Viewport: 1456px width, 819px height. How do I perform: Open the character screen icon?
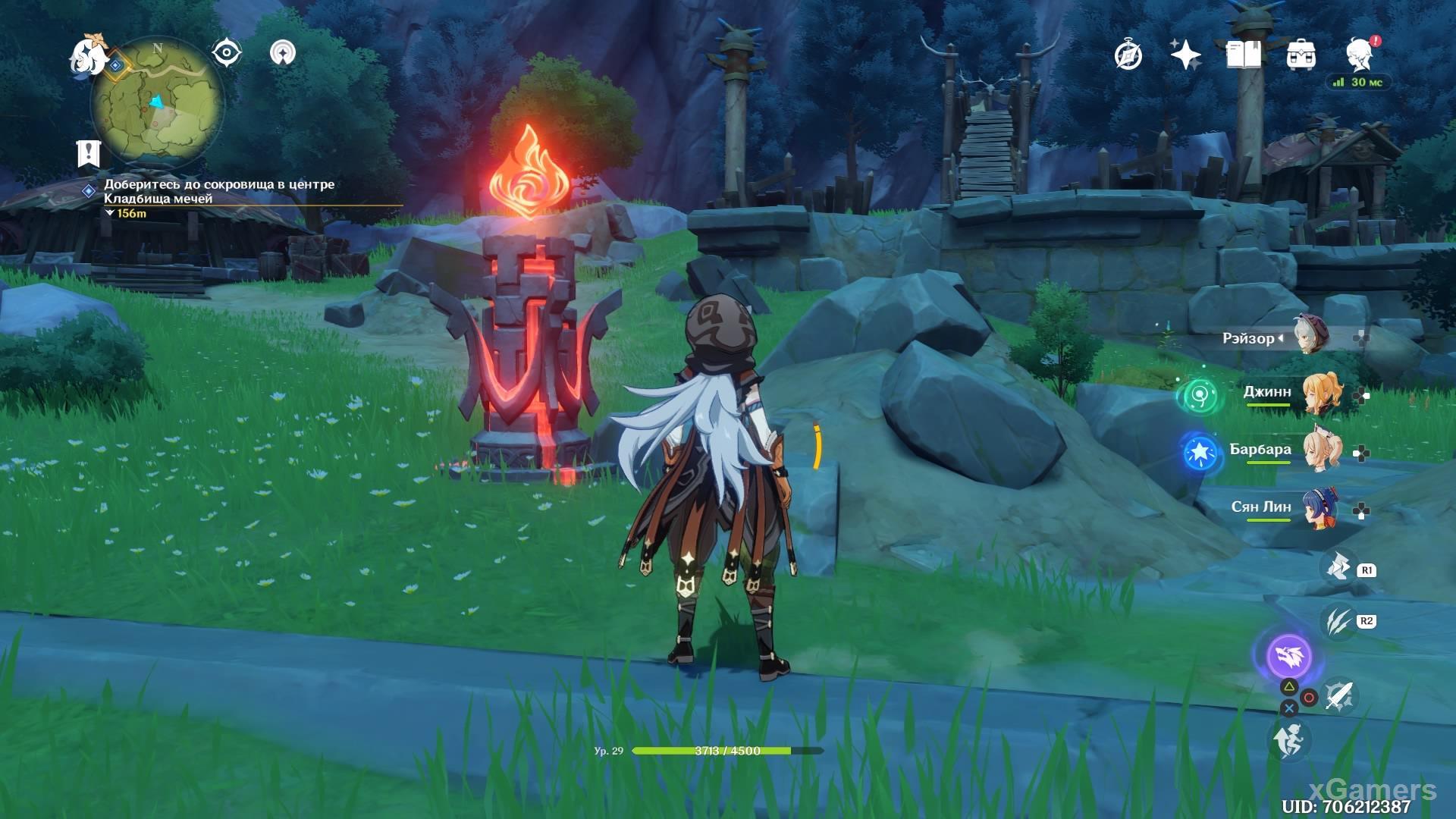pos(1359,55)
